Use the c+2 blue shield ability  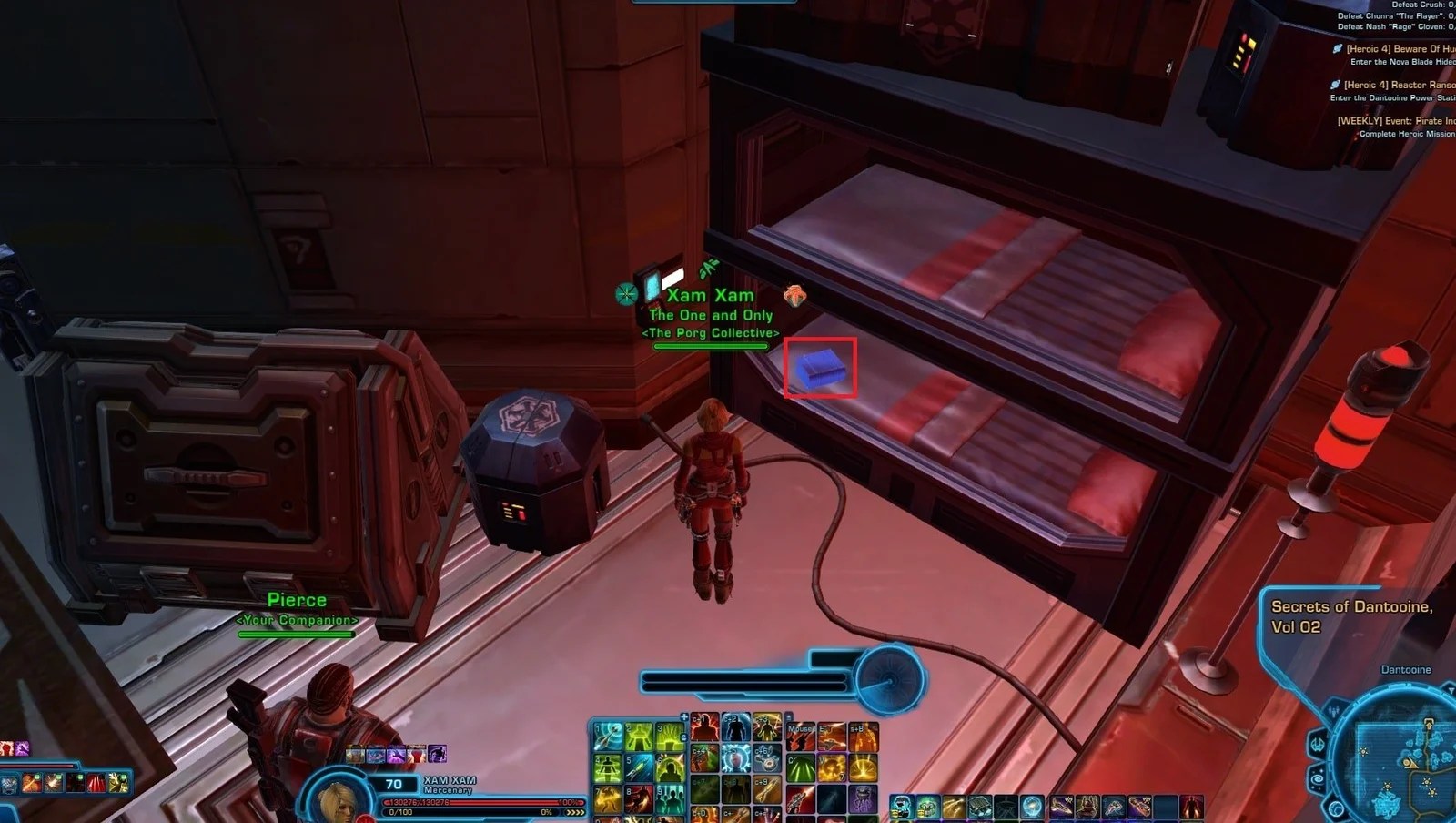point(735,727)
